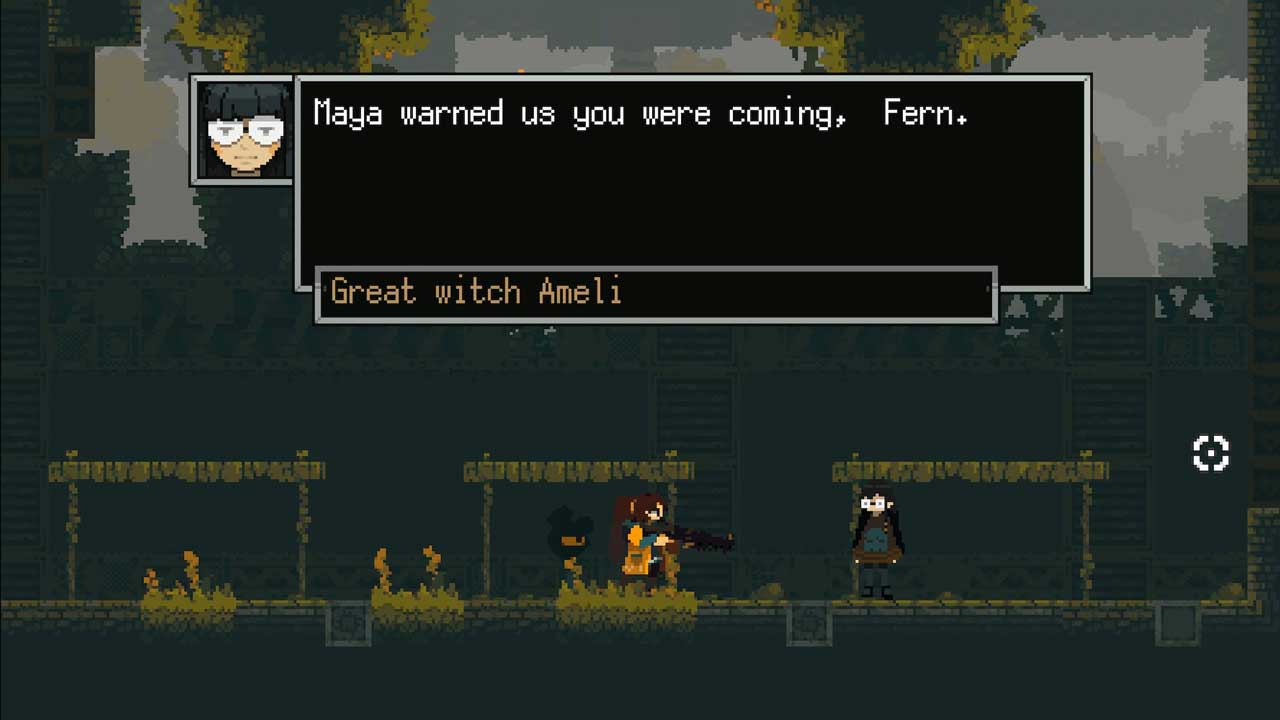The width and height of the screenshot is (1280, 720).
Task: Click the image search lens icon
Action: [1210, 453]
